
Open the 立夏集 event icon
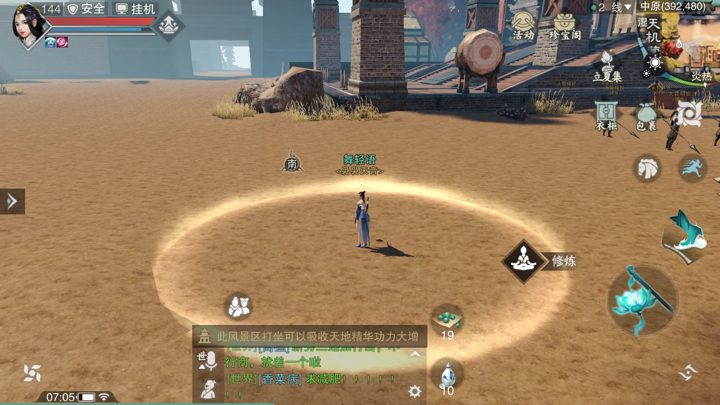[607, 66]
